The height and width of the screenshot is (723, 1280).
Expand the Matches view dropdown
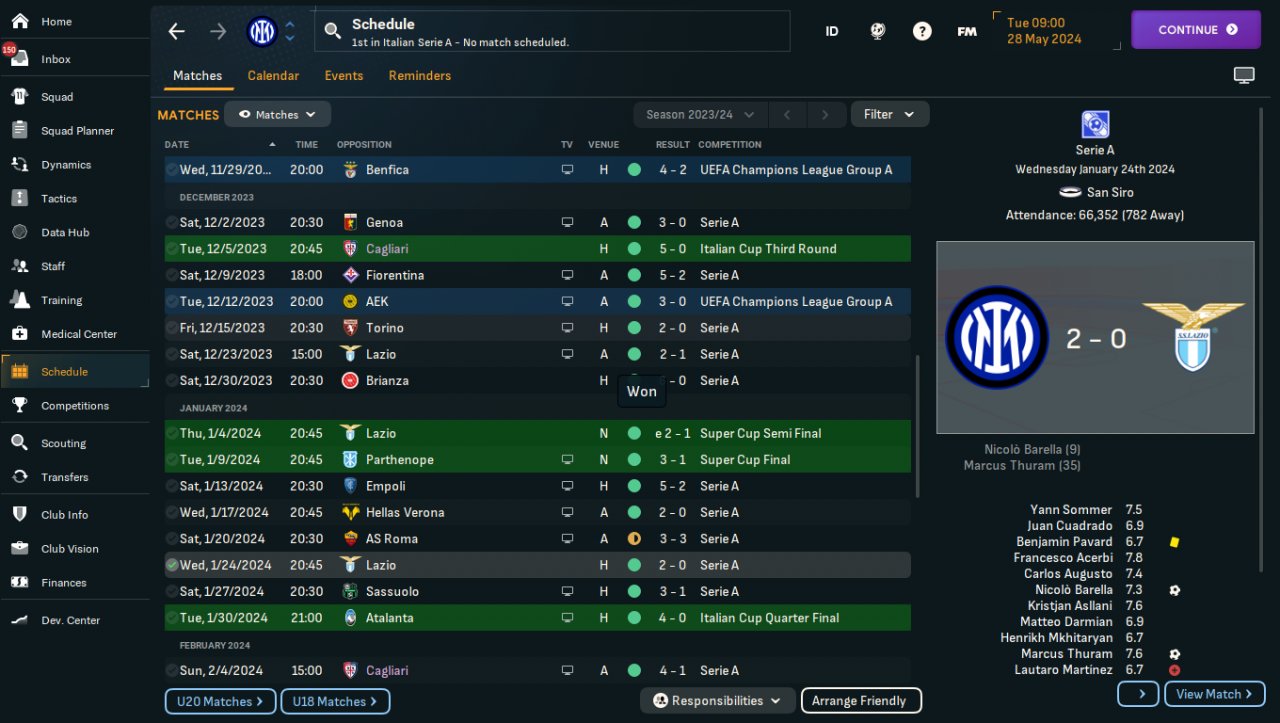click(277, 115)
